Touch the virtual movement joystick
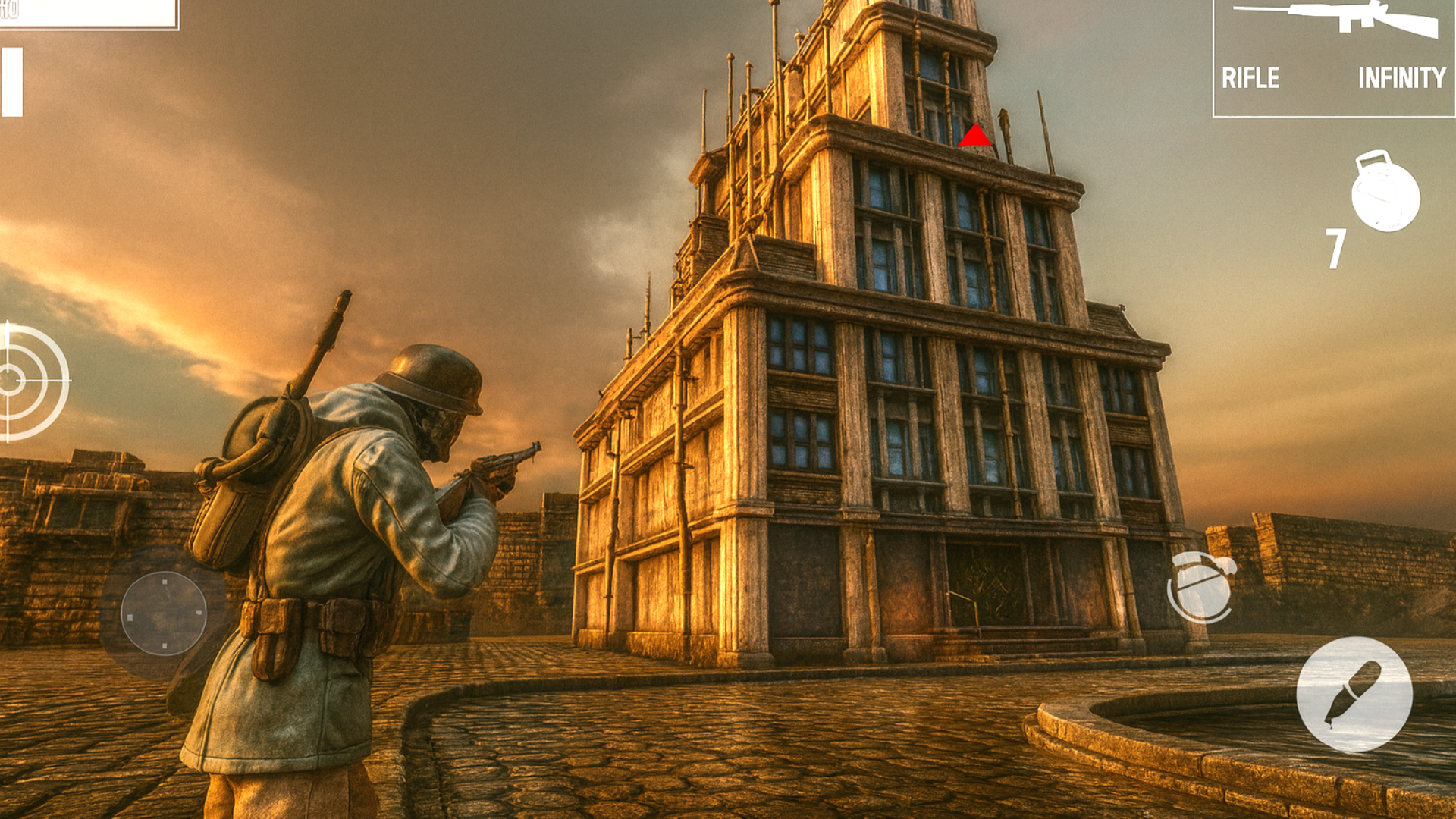The image size is (1456, 819). pos(164,613)
